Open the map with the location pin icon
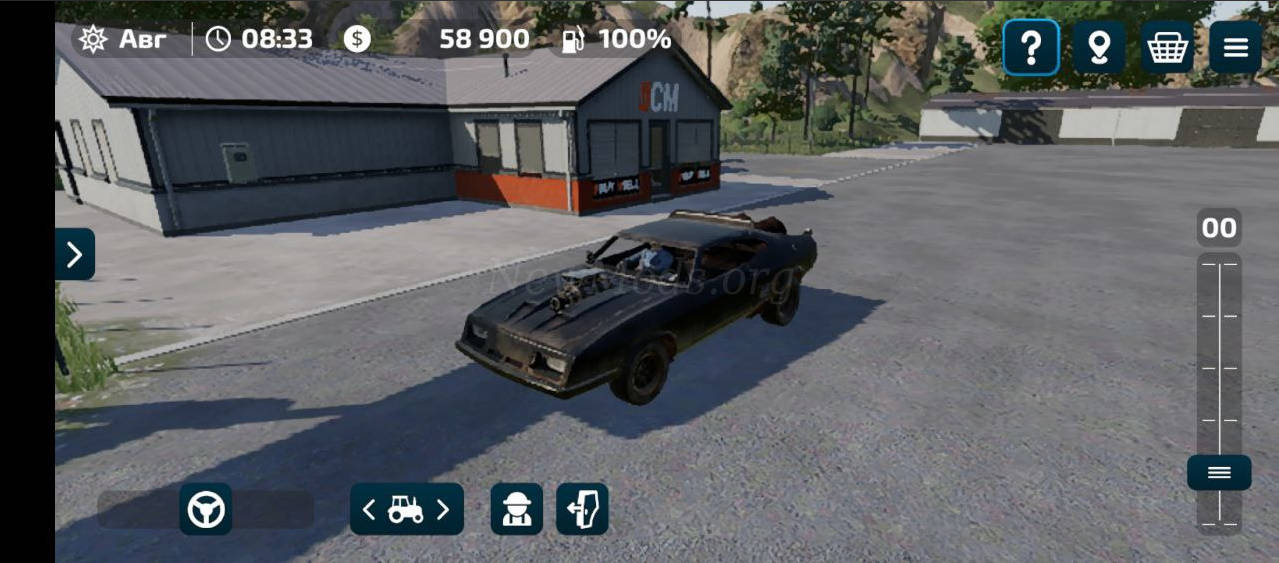 point(1099,47)
